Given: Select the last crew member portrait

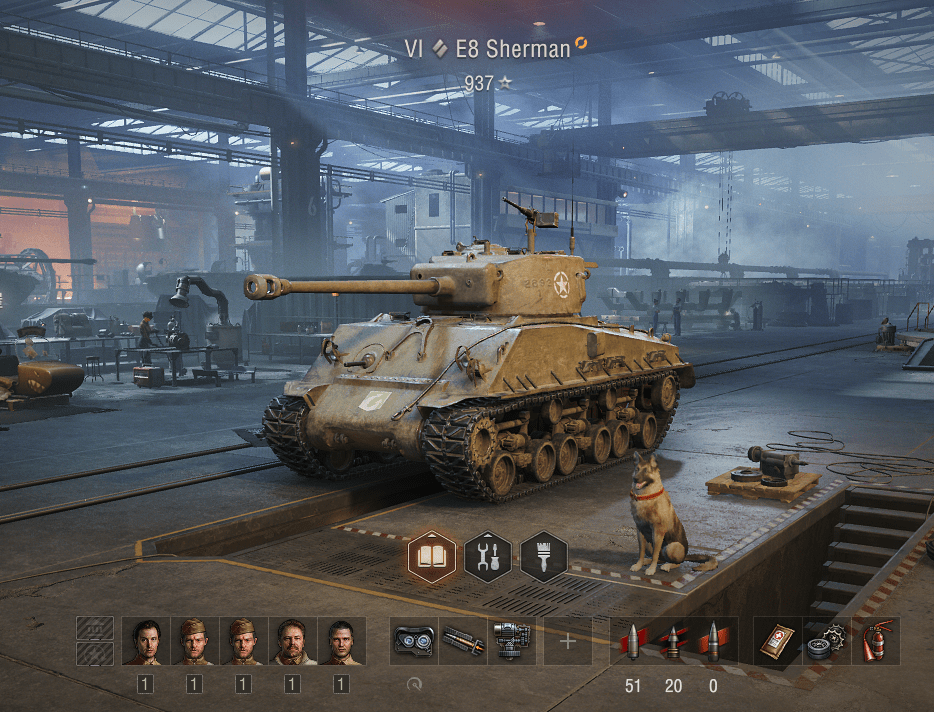Looking at the screenshot, I should pyautogui.click(x=341, y=641).
